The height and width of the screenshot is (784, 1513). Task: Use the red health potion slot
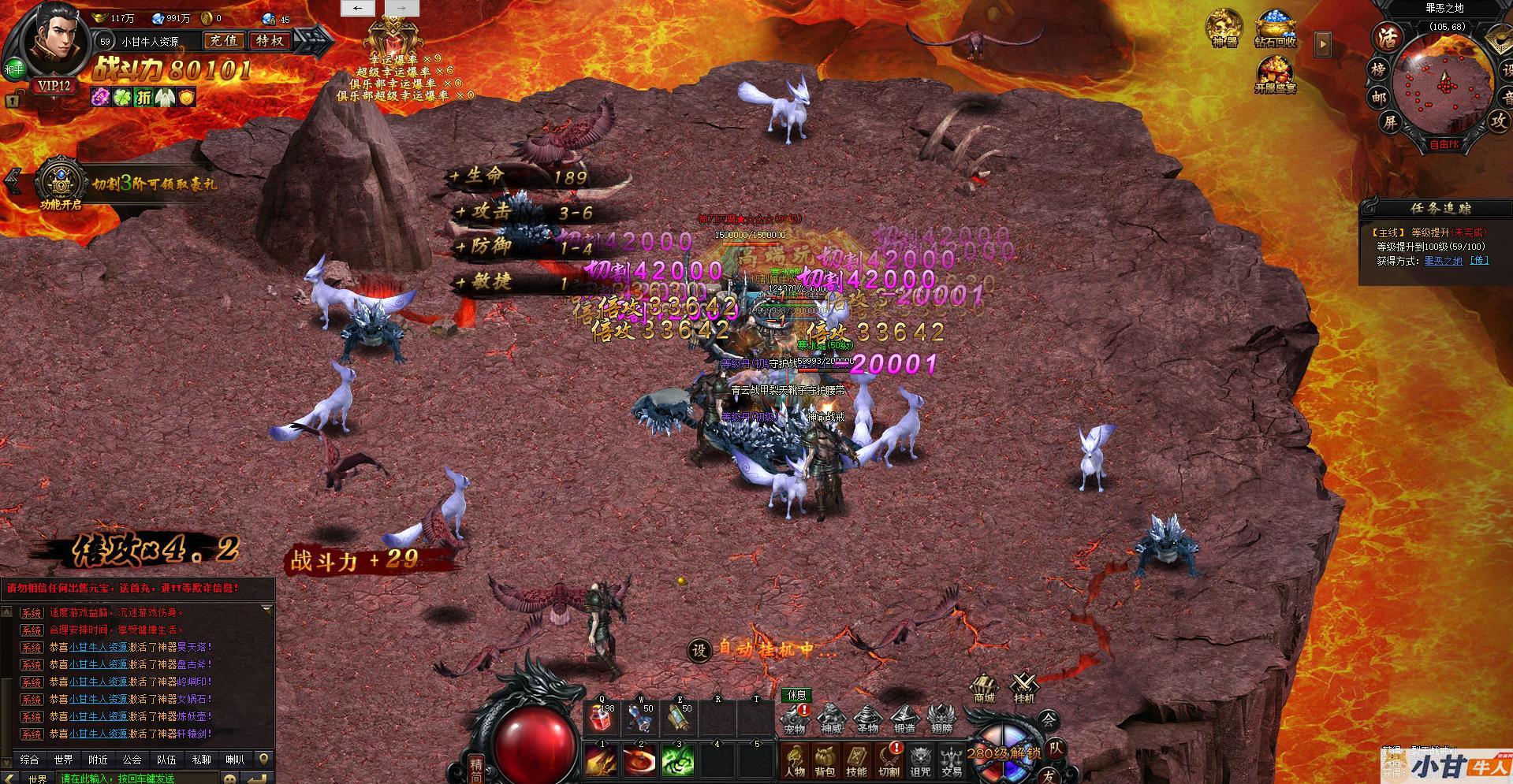point(602,717)
